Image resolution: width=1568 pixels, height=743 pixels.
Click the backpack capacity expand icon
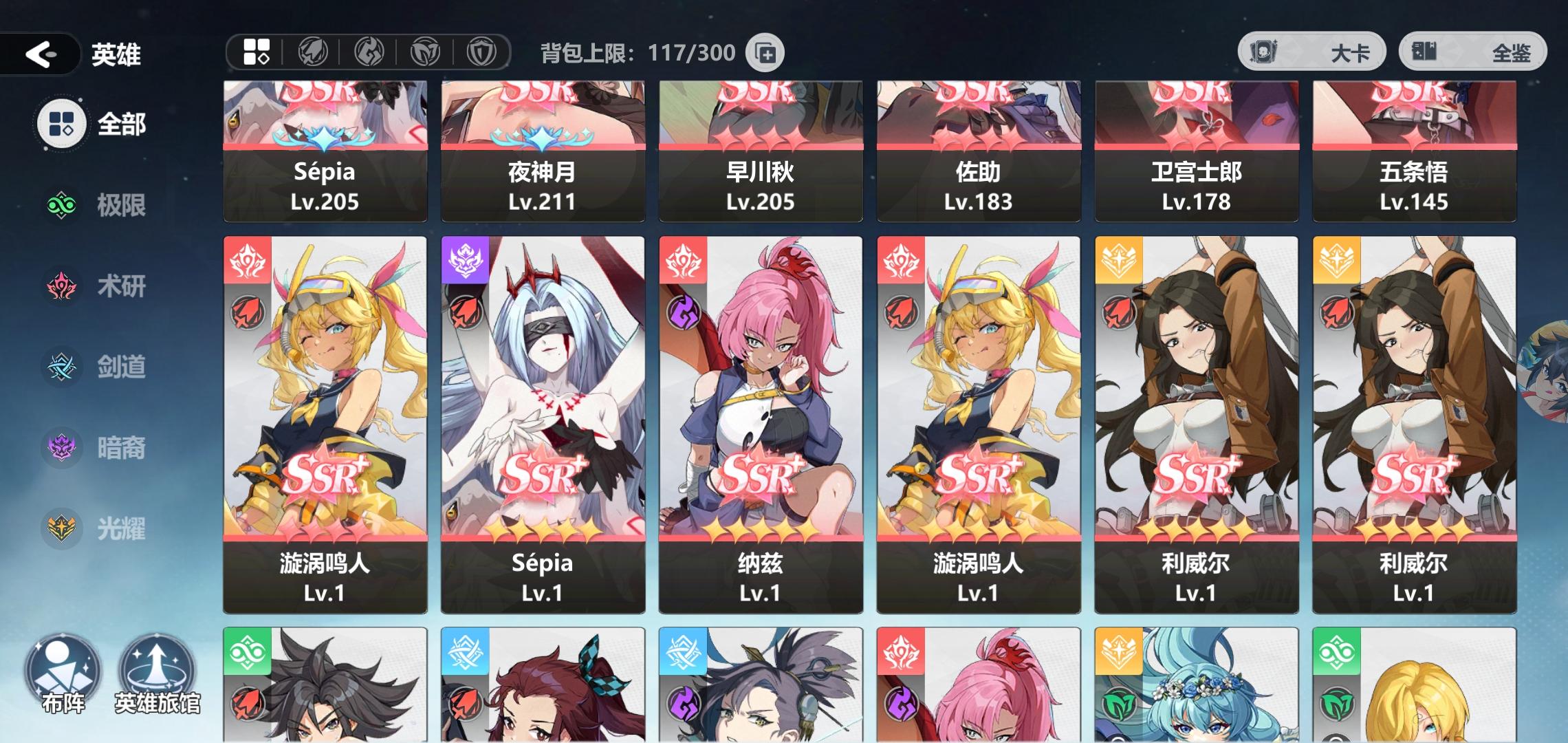[x=765, y=52]
